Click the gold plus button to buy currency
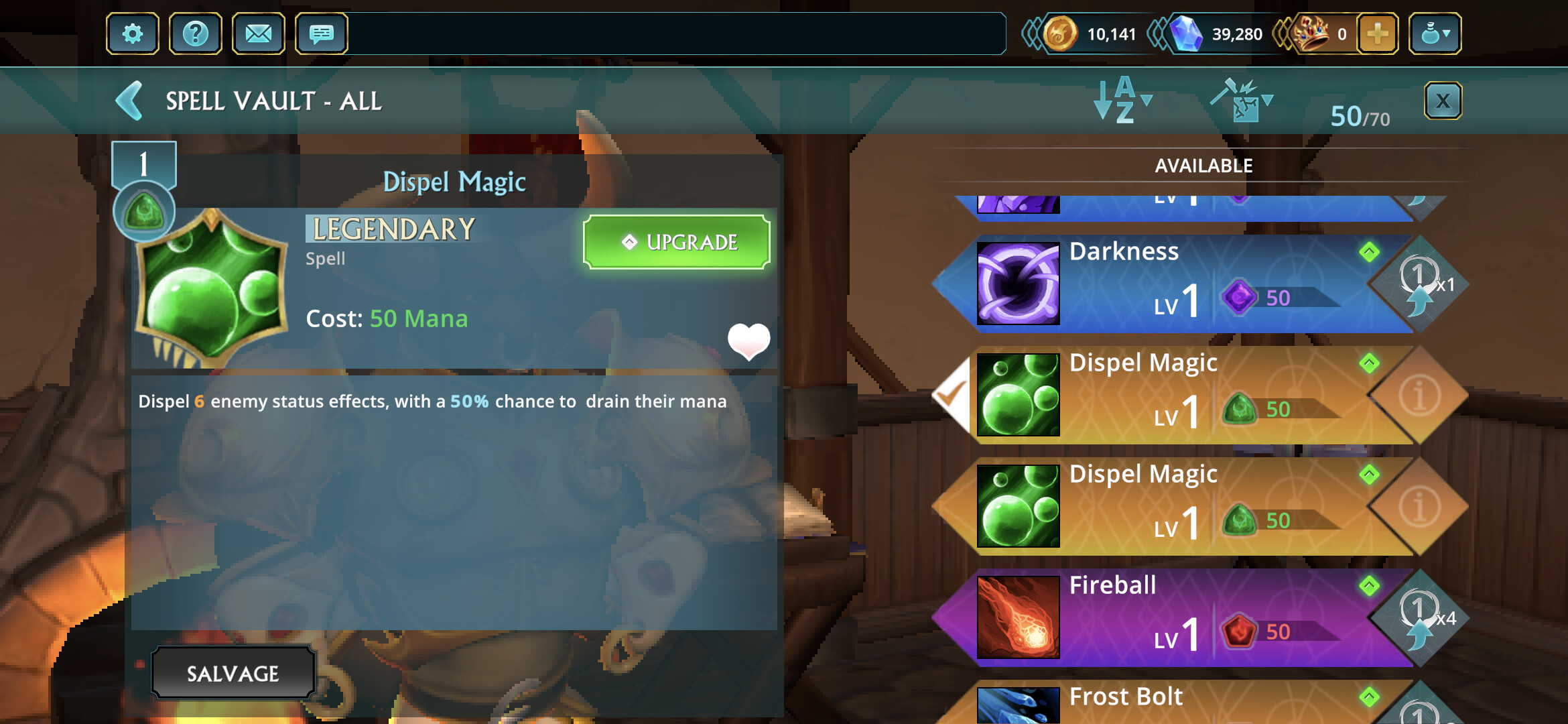 1377,34
